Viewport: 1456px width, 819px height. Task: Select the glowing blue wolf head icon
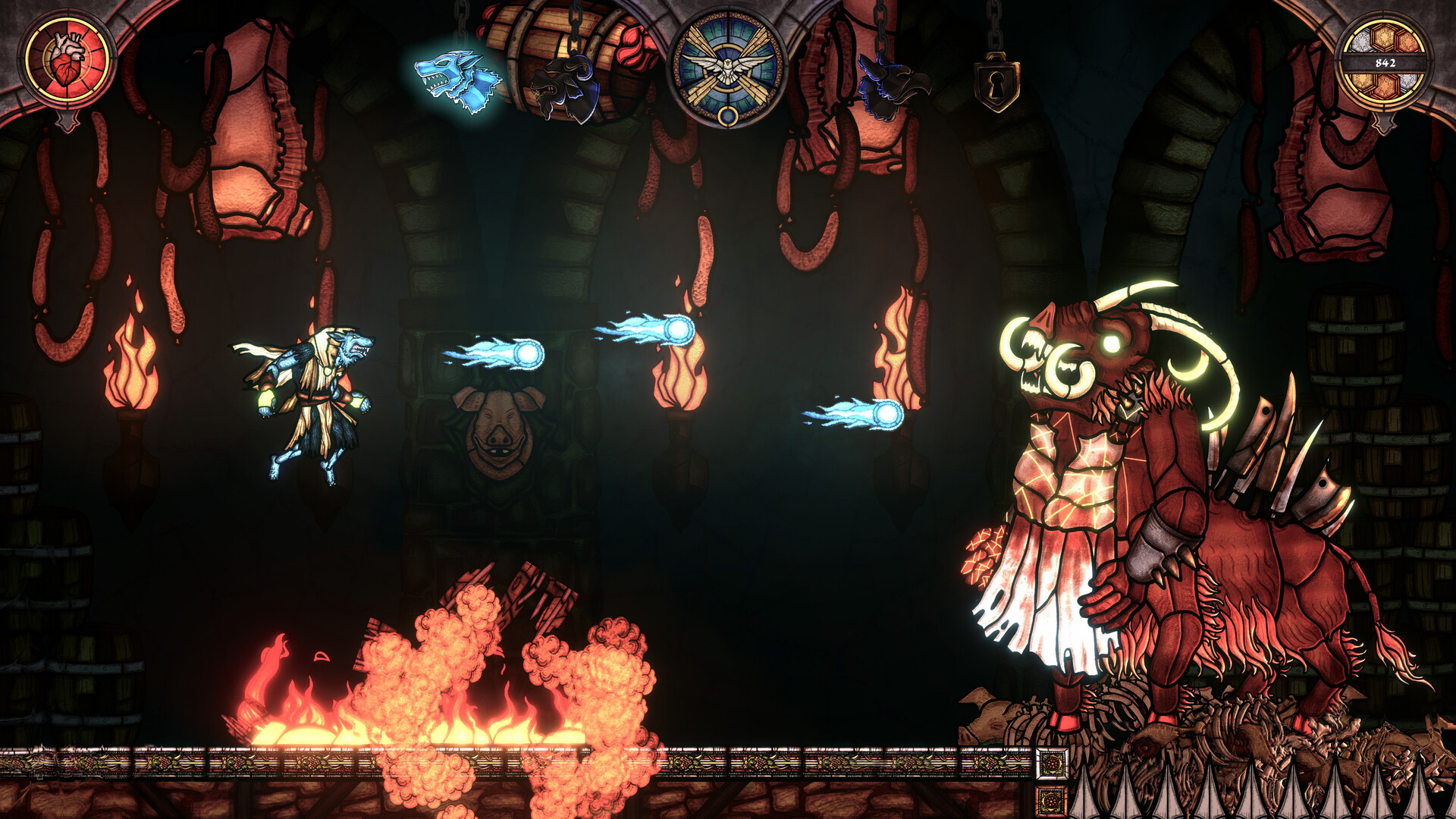click(x=454, y=76)
